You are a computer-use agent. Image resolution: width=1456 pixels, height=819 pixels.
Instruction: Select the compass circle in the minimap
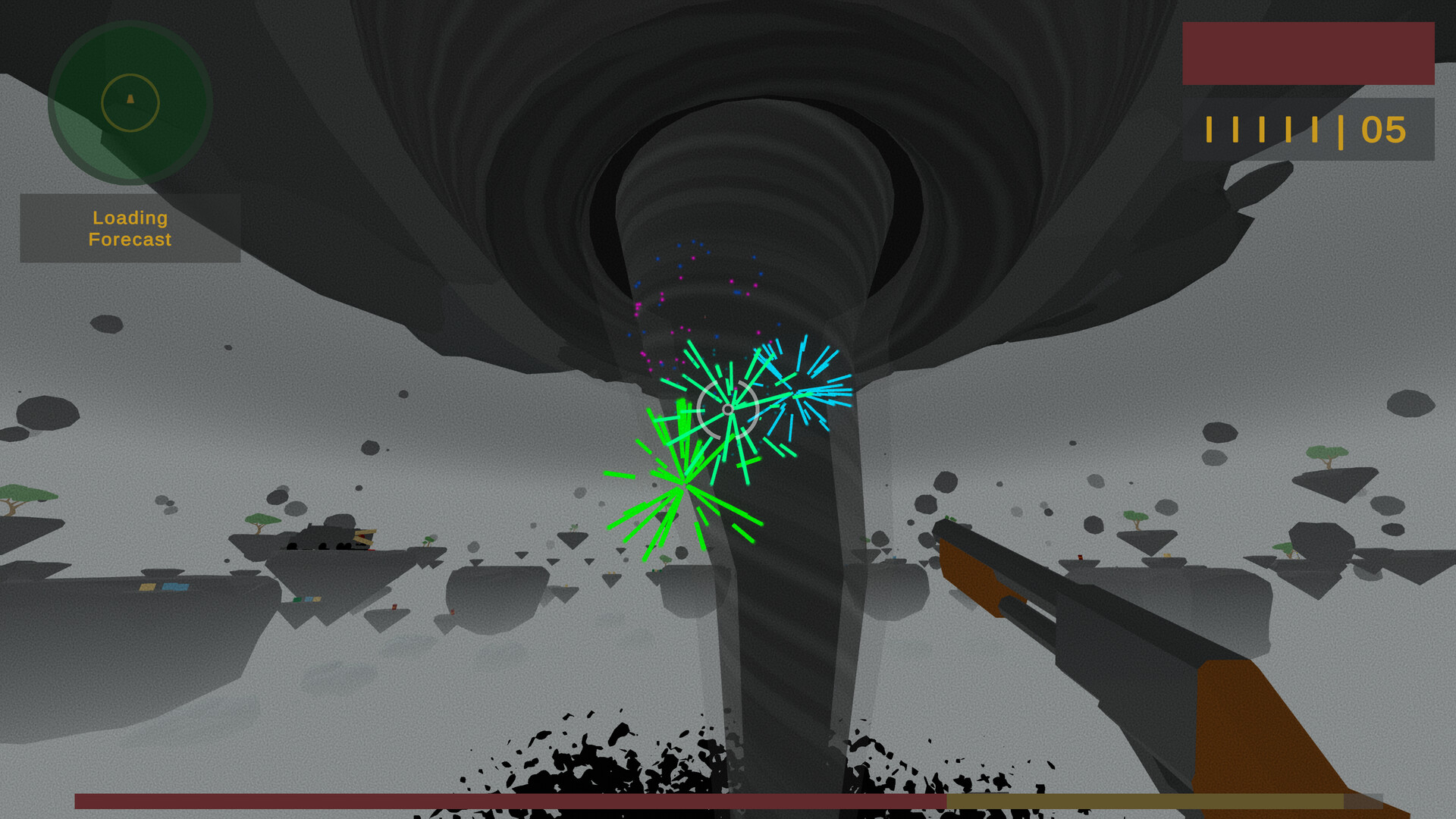[x=129, y=104]
